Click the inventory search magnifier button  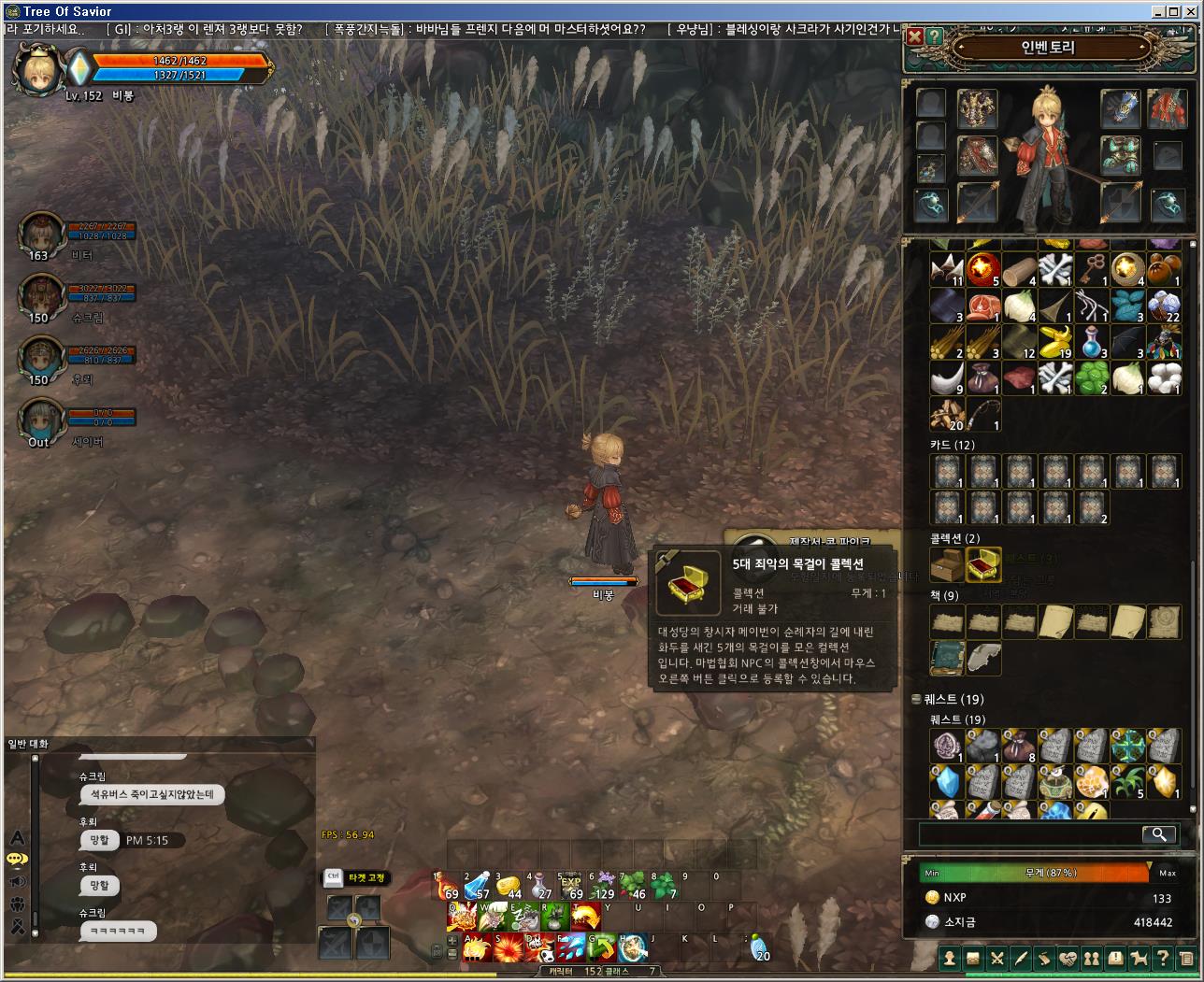tap(1159, 834)
